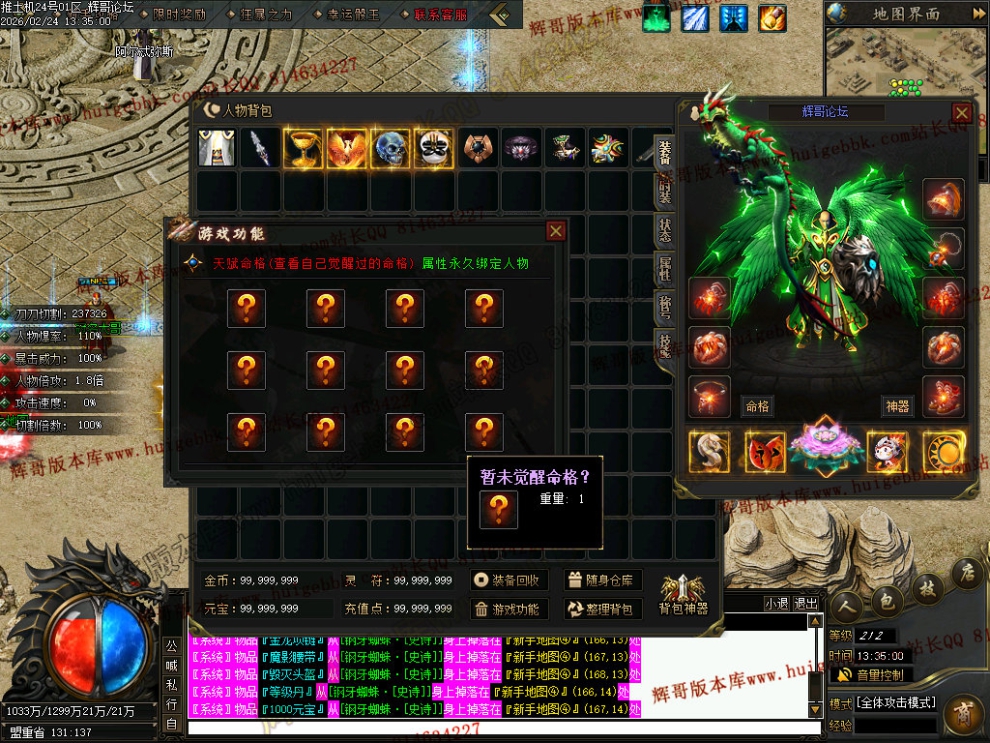Select the phoenix wings item in bag
The image size is (990, 743).
tap(346, 148)
